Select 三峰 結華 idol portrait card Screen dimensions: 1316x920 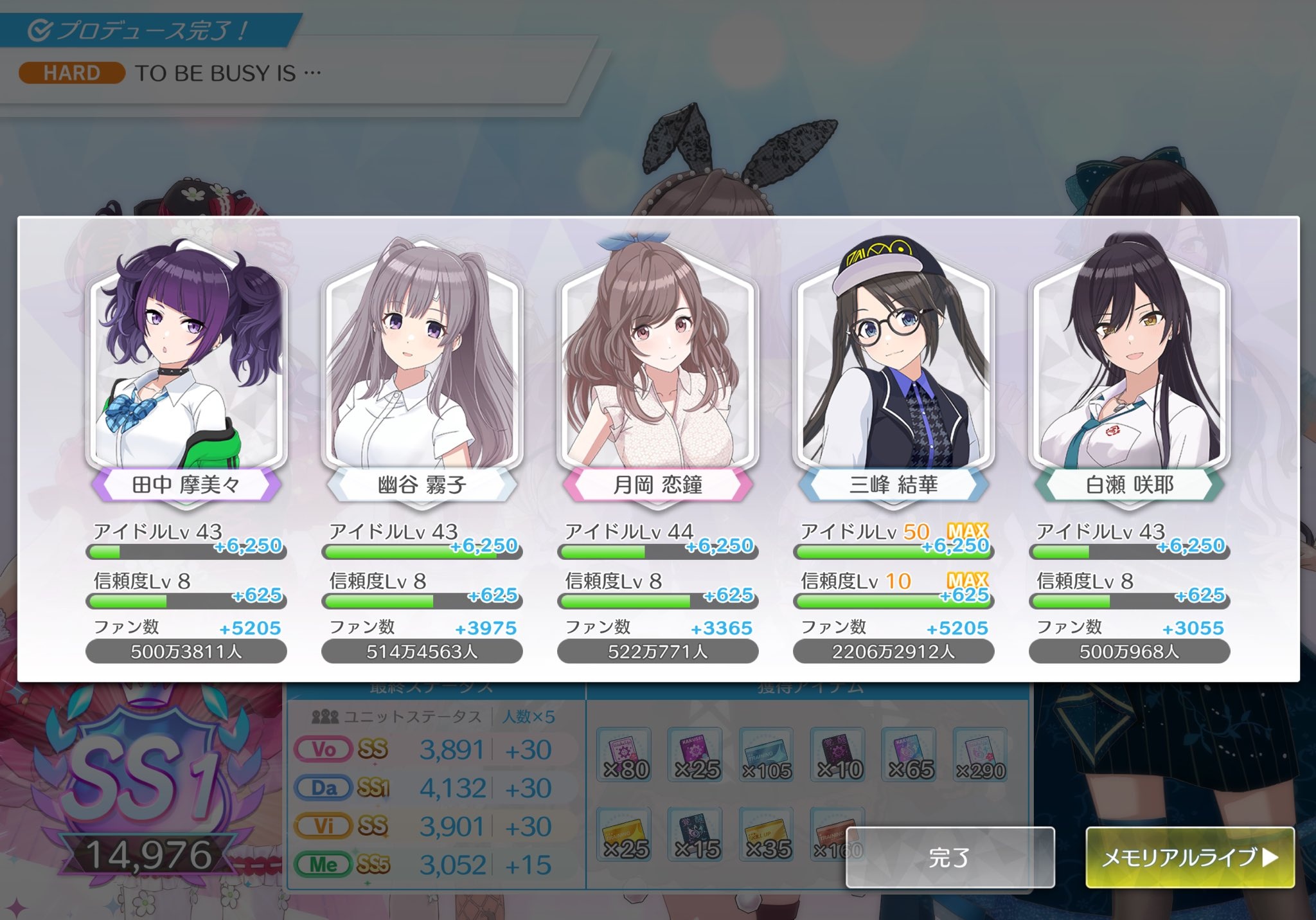point(894,366)
